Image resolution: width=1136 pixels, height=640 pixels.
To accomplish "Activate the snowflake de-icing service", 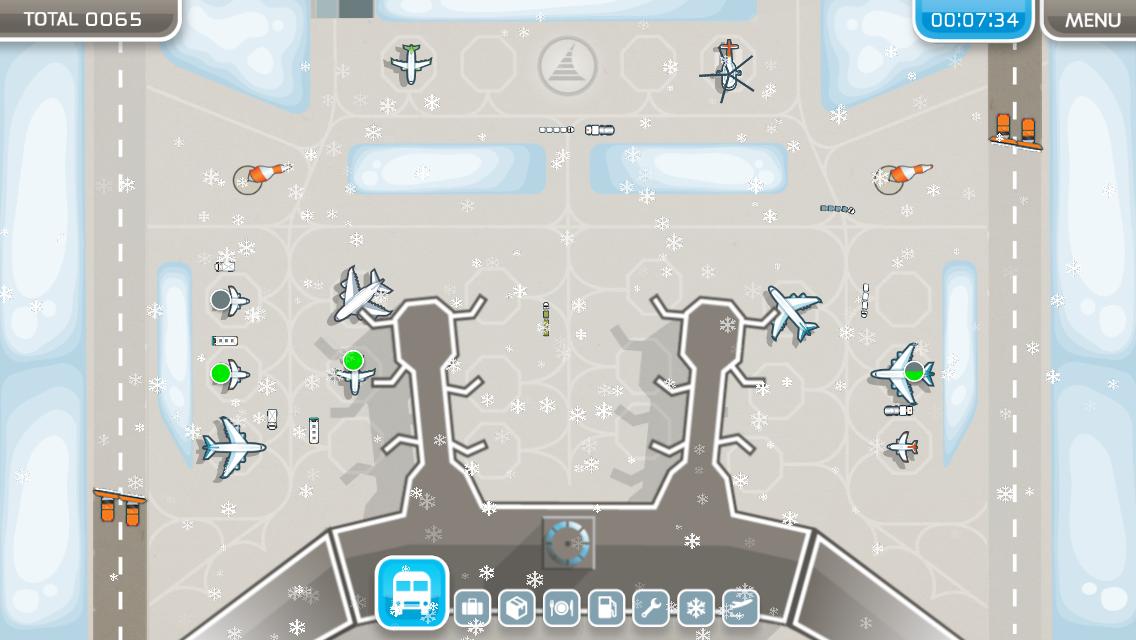I will [x=696, y=607].
